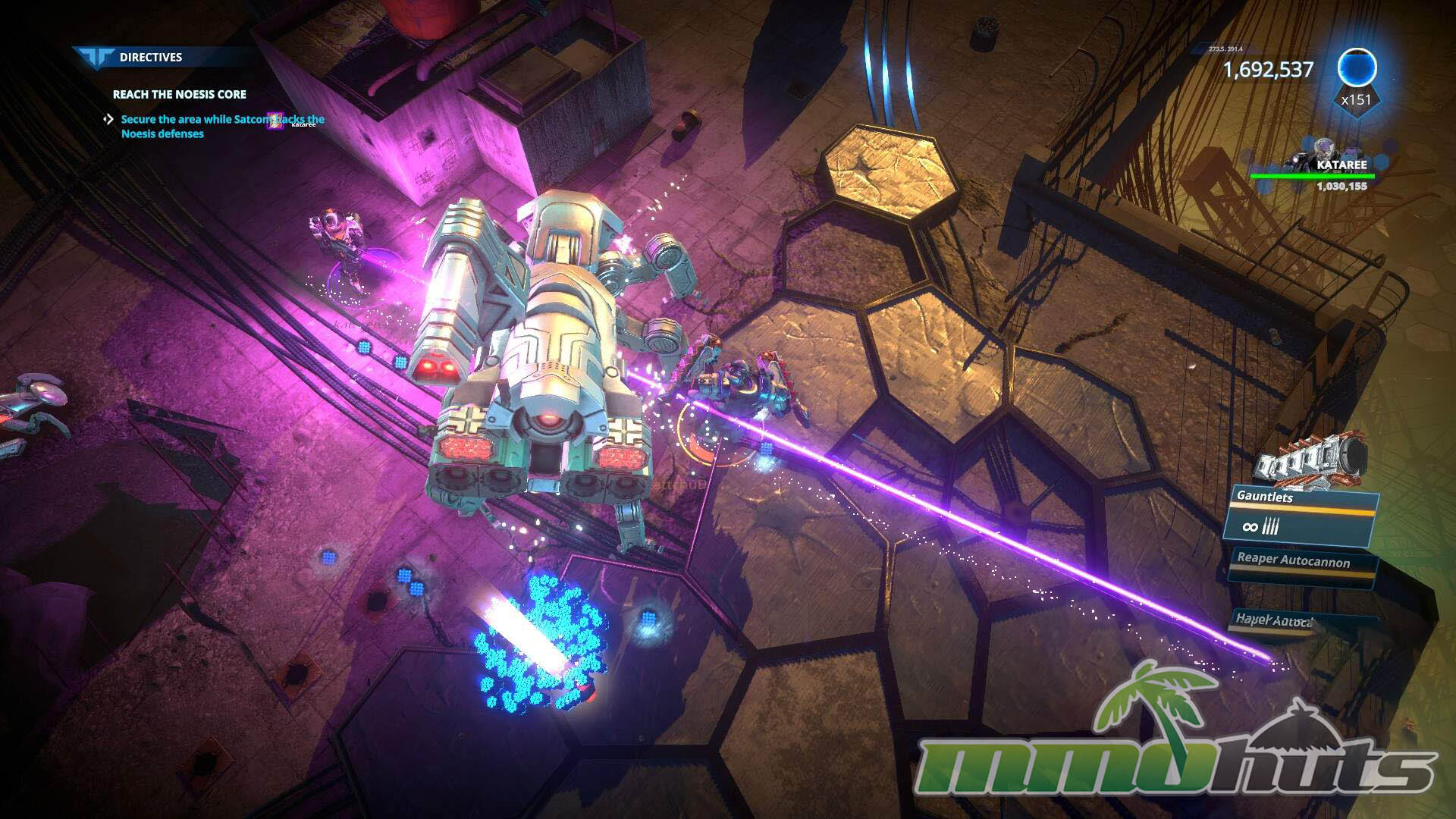1456x819 pixels.
Task: Open the Directives panel header
Action: click(x=150, y=57)
